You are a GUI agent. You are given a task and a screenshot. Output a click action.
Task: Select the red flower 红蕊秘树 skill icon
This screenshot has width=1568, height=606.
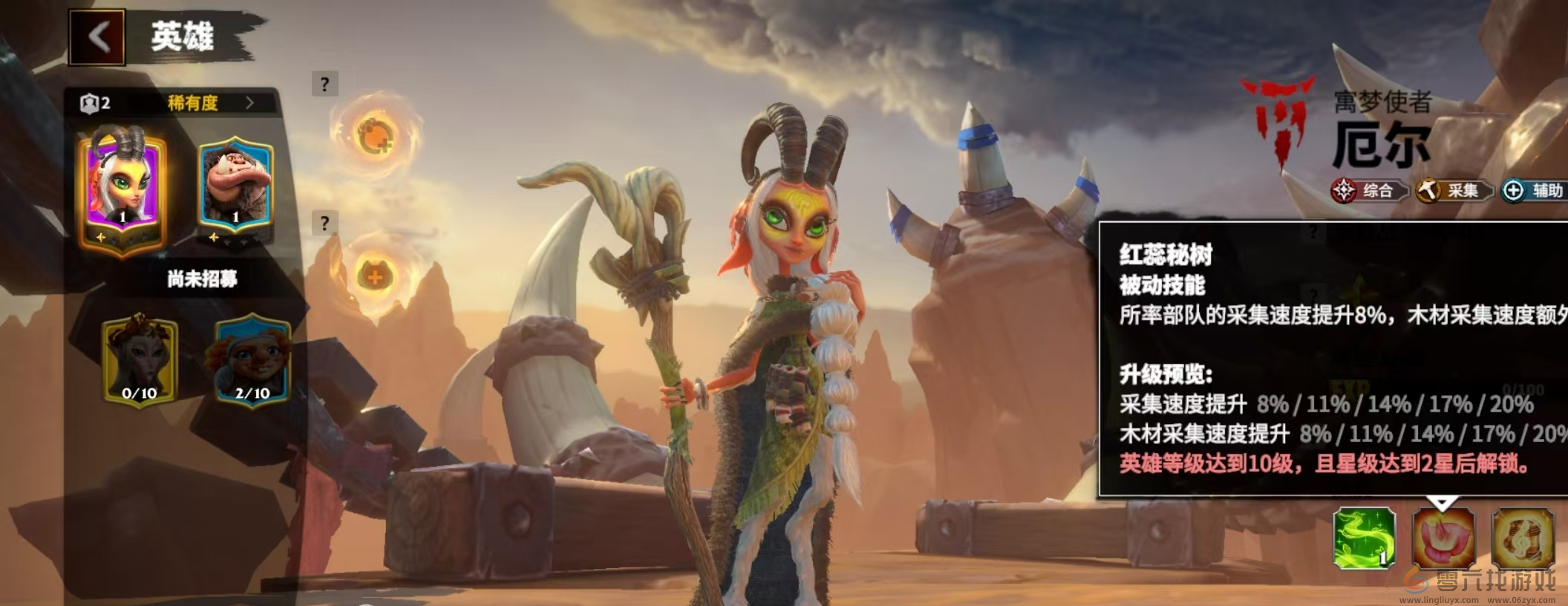click(1443, 538)
